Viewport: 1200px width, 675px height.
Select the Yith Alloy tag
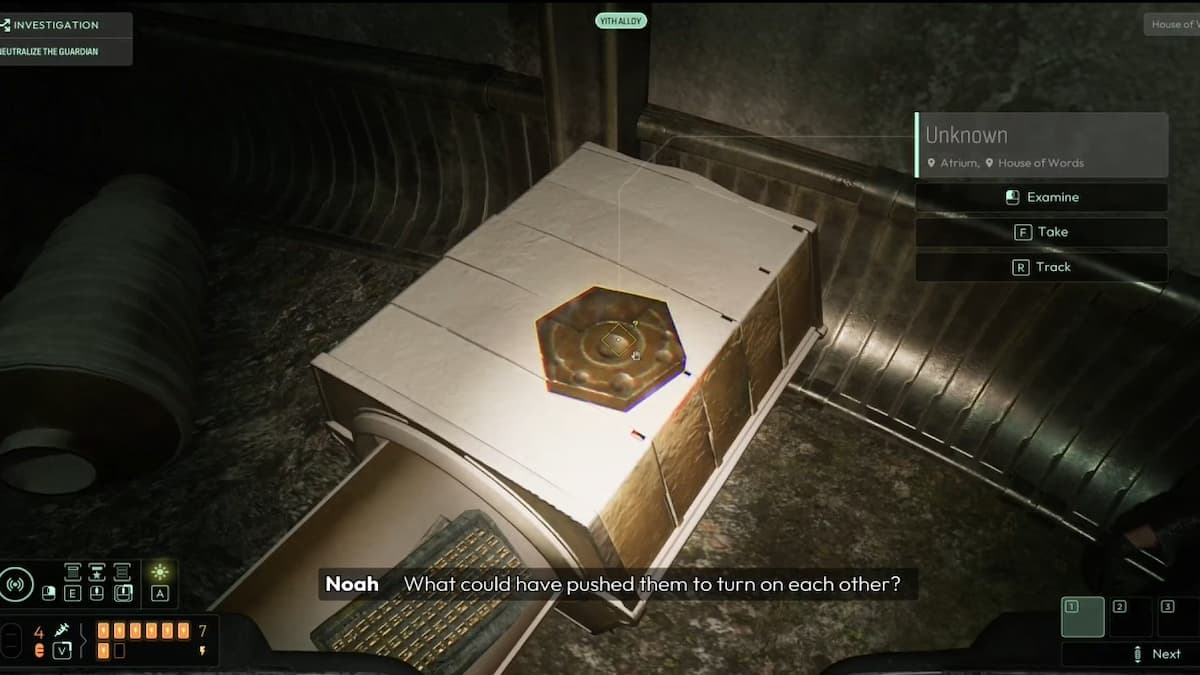621,20
